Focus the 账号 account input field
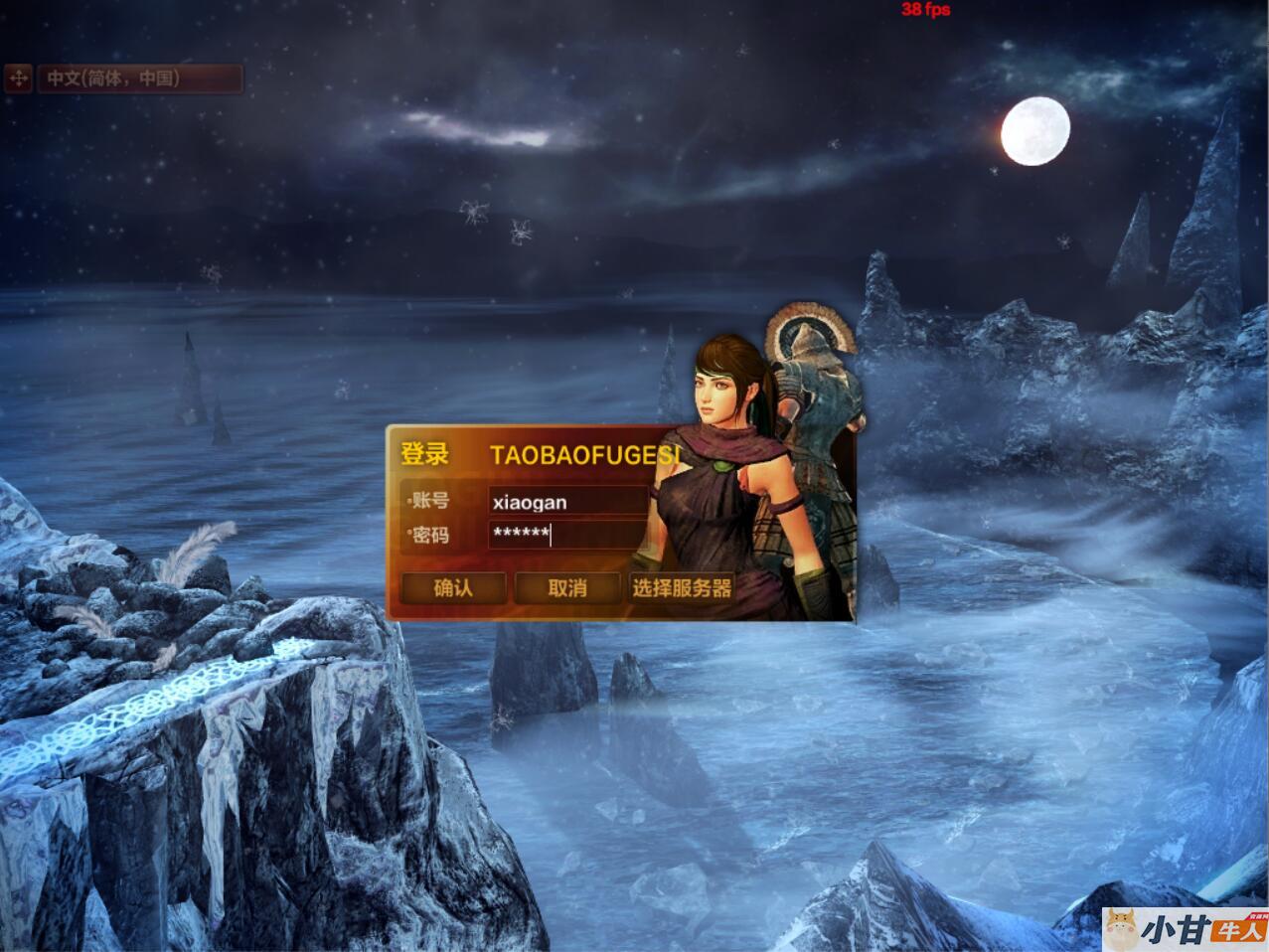Image resolution: width=1269 pixels, height=952 pixels. (568, 501)
